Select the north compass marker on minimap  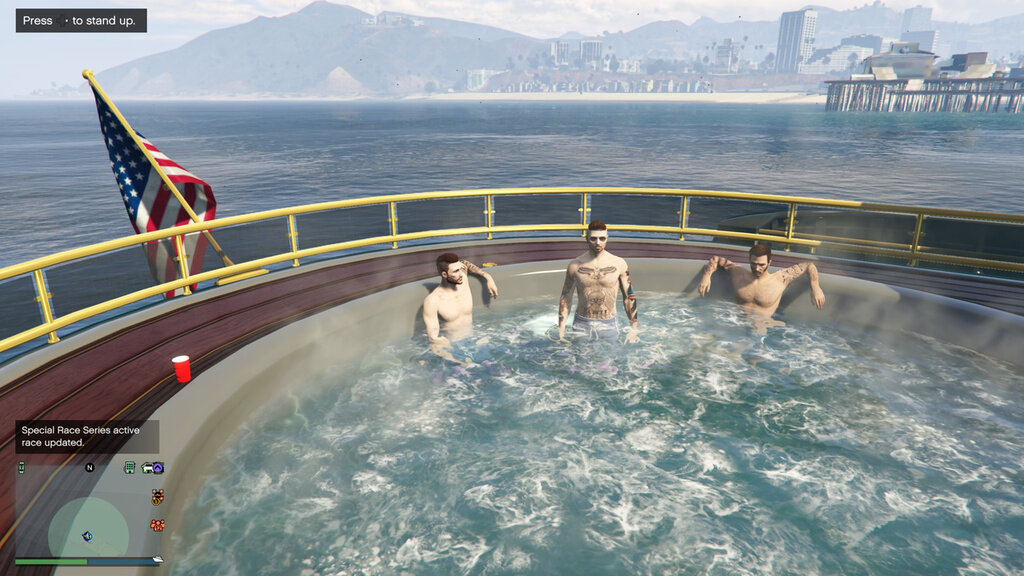[89, 467]
